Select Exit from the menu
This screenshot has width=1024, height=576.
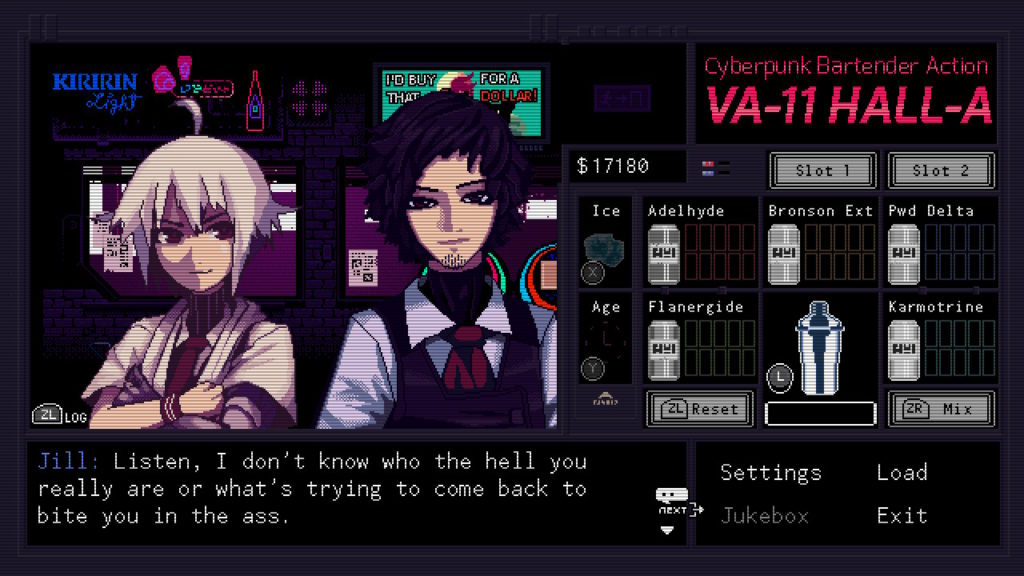point(901,516)
